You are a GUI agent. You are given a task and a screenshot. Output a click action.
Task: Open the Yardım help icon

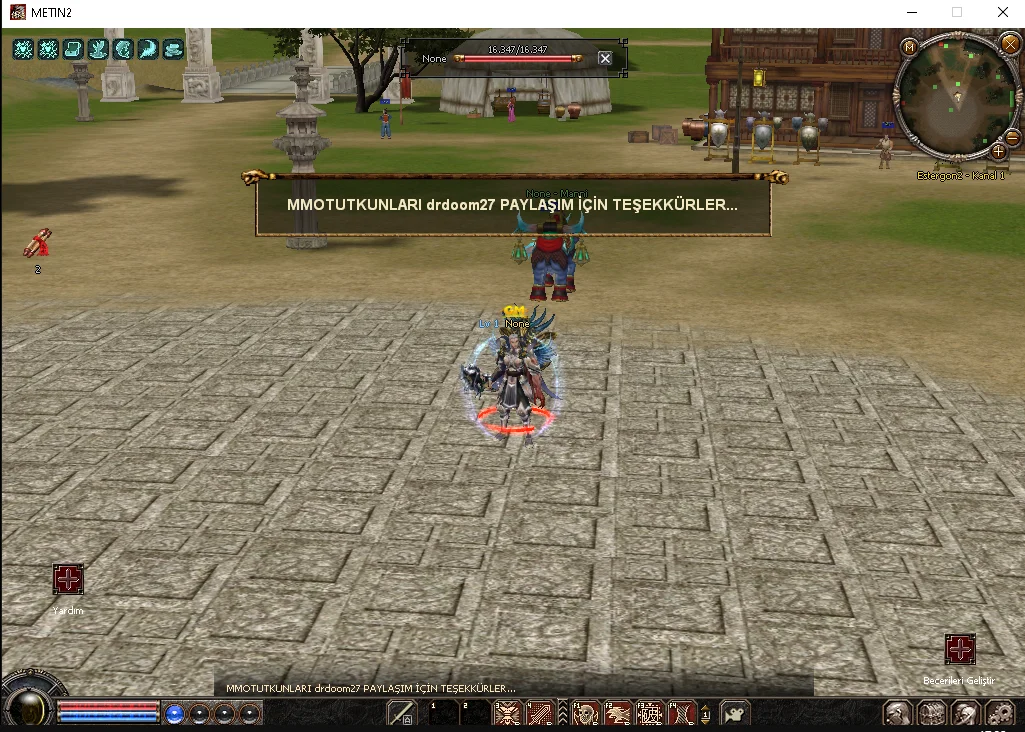(x=68, y=580)
